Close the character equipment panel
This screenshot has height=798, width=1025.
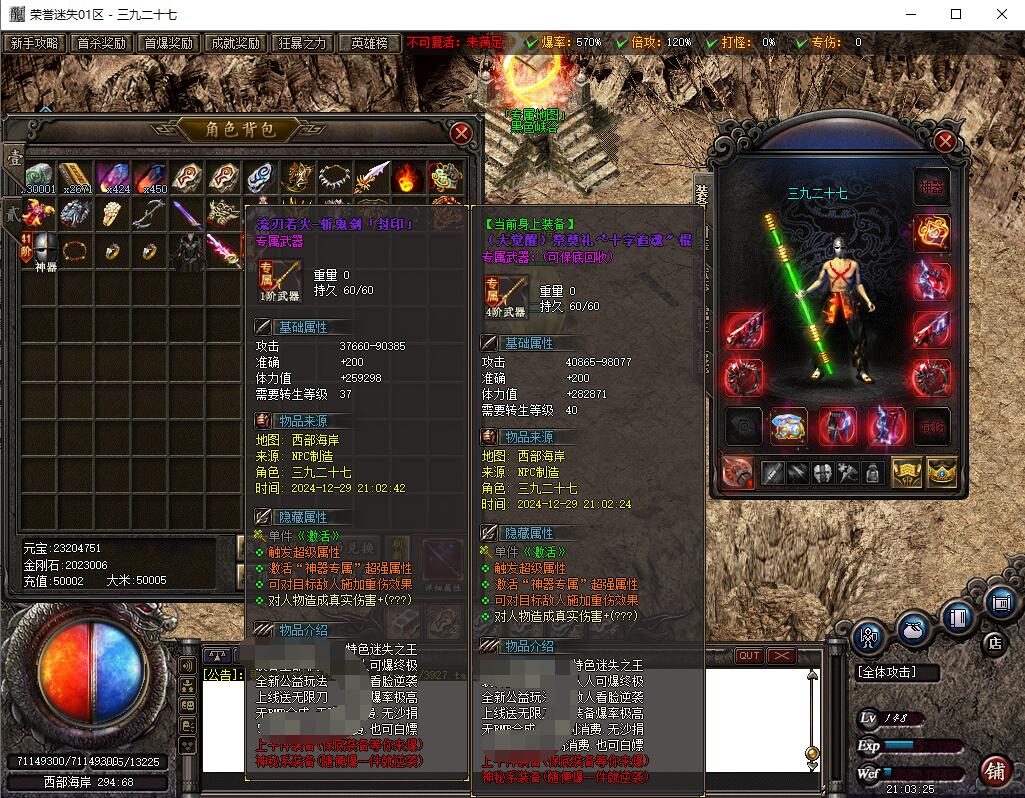[944, 141]
